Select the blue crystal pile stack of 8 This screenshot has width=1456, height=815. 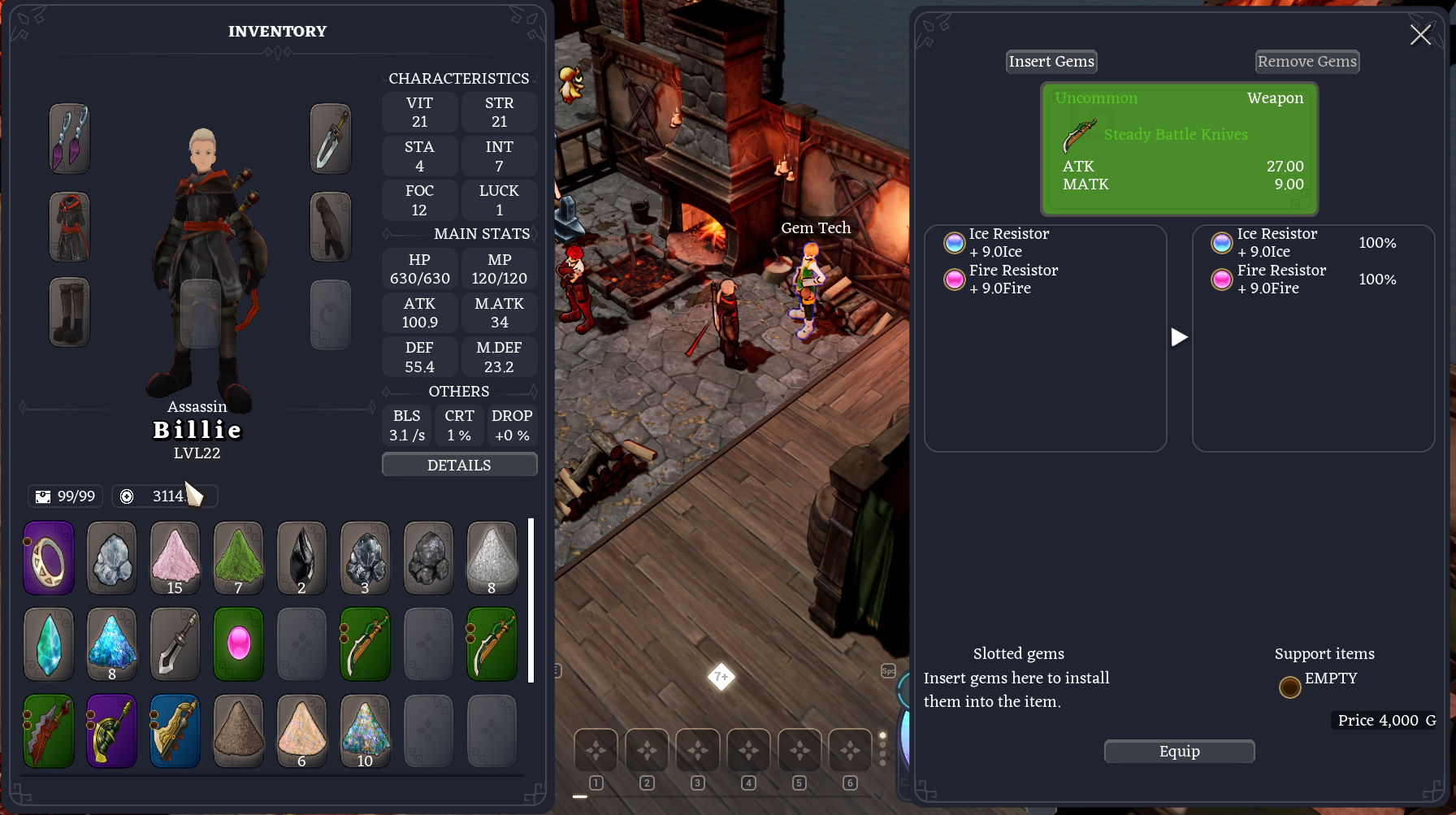click(112, 644)
